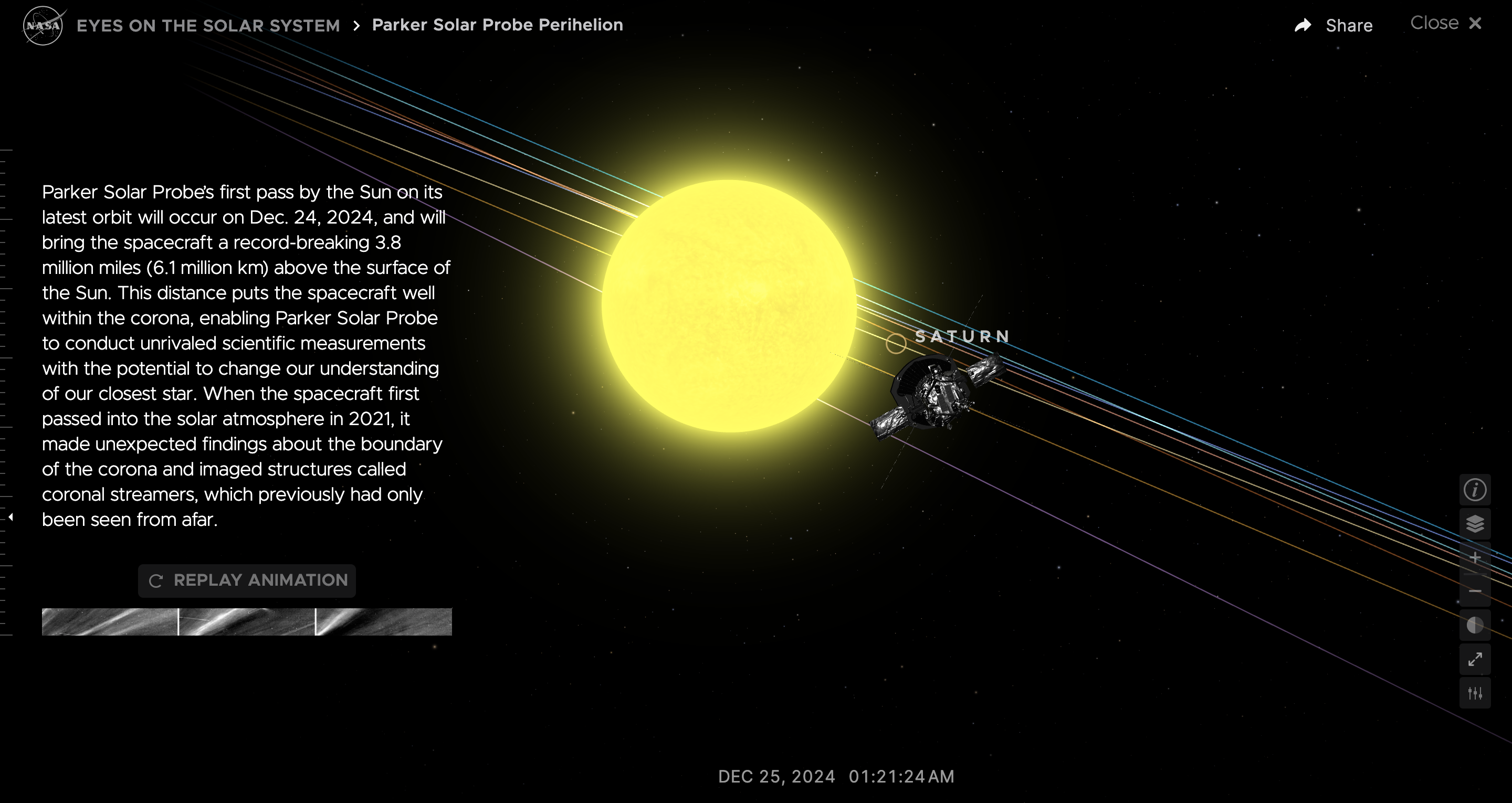Open the info panel button
The height and width of the screenshot is (803, 1512).
pos(1474,490)
